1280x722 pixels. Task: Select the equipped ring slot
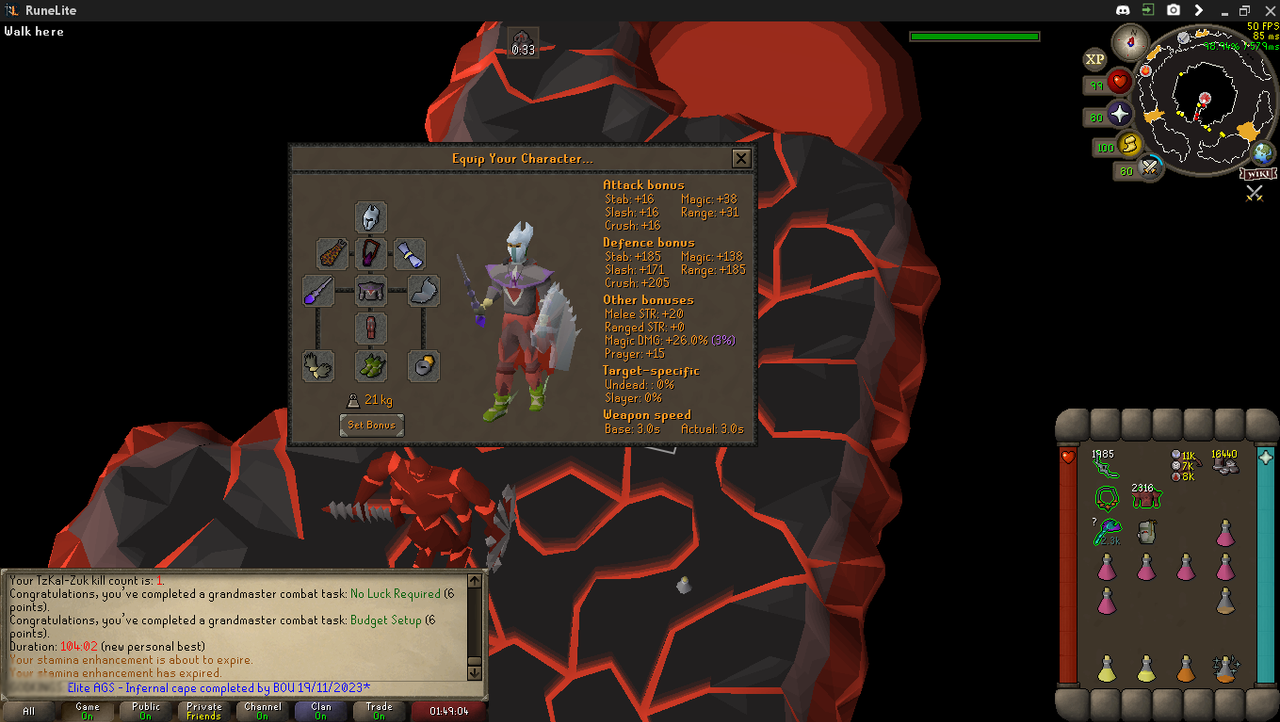424,366
